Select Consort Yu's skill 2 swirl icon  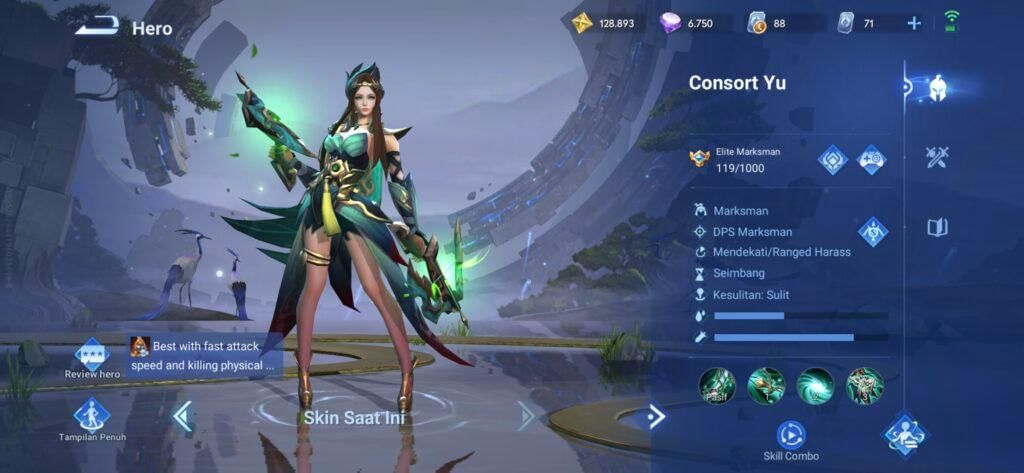(x=815, y=386)
